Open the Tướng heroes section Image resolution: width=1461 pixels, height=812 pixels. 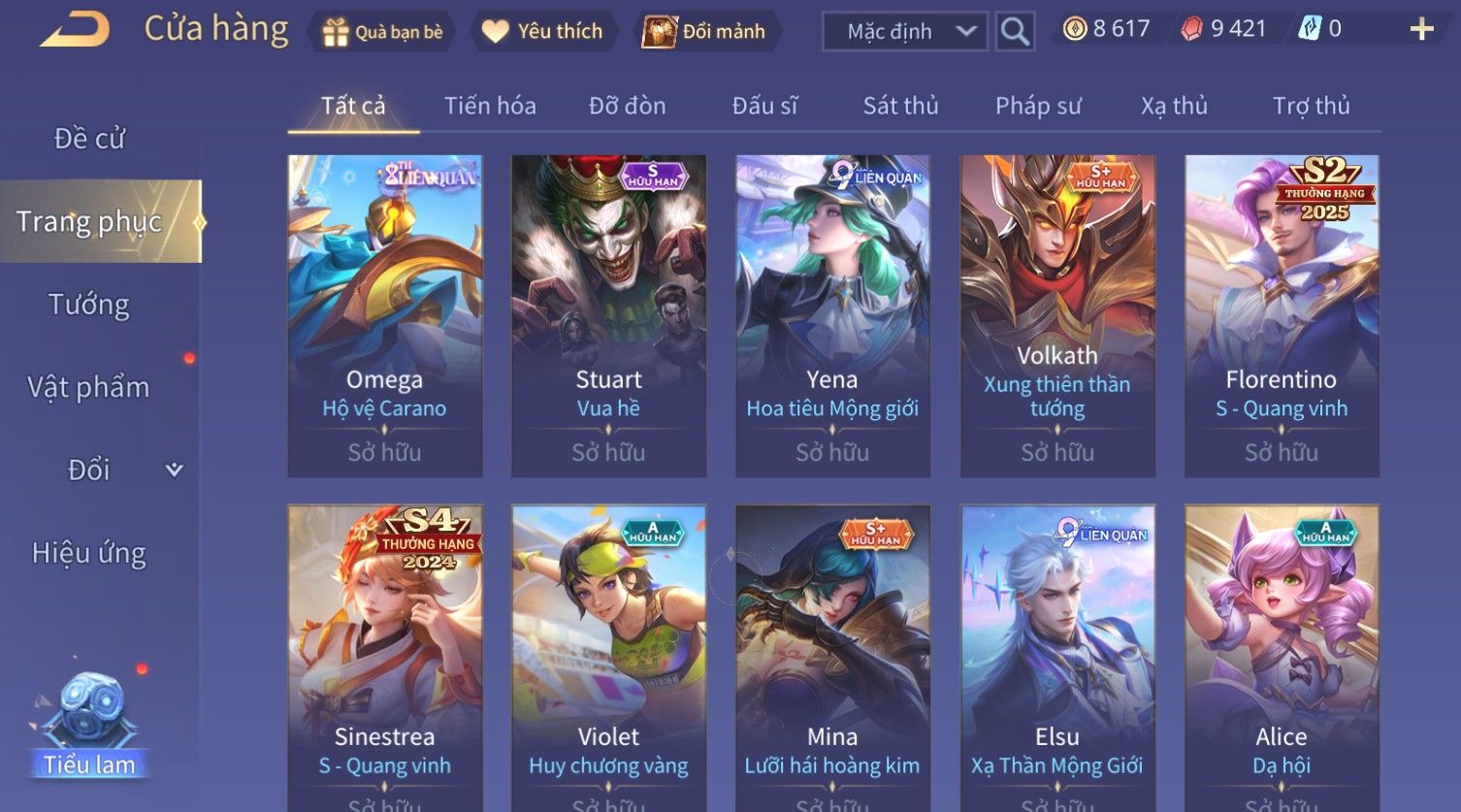click(89, 305)
